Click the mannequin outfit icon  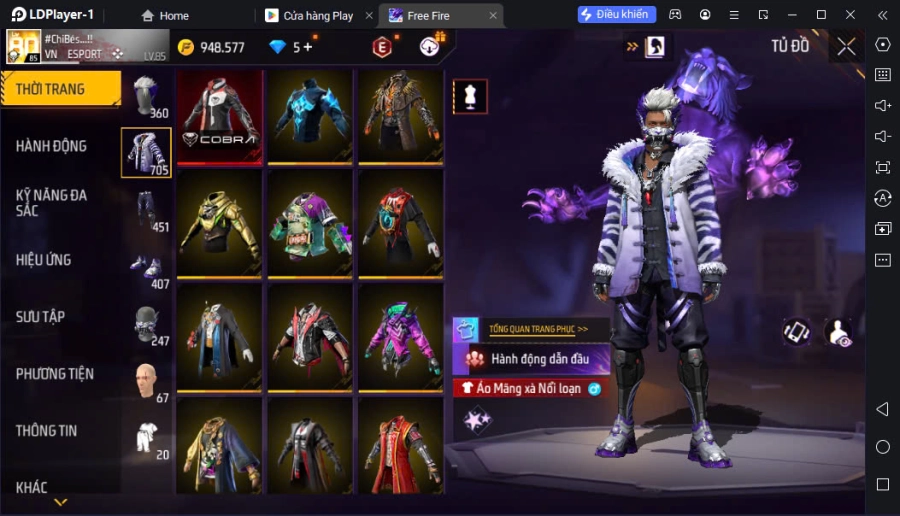tap(470, 96)
